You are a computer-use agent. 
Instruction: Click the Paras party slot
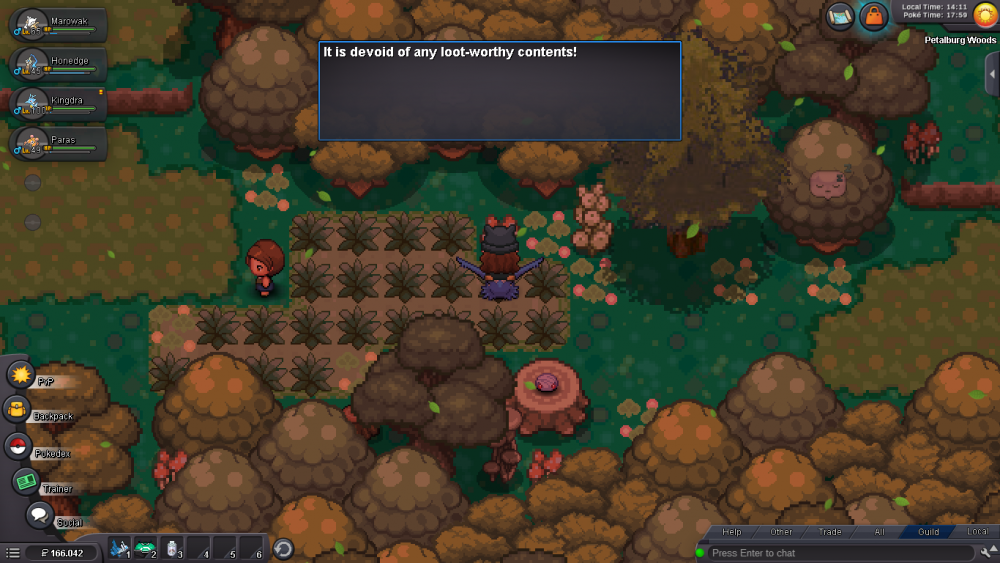coord(58,143)
